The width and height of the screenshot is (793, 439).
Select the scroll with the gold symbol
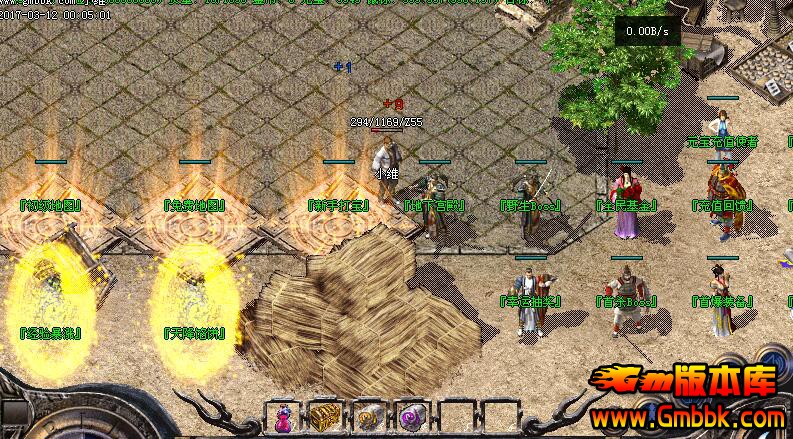click(x=368, y=417)
